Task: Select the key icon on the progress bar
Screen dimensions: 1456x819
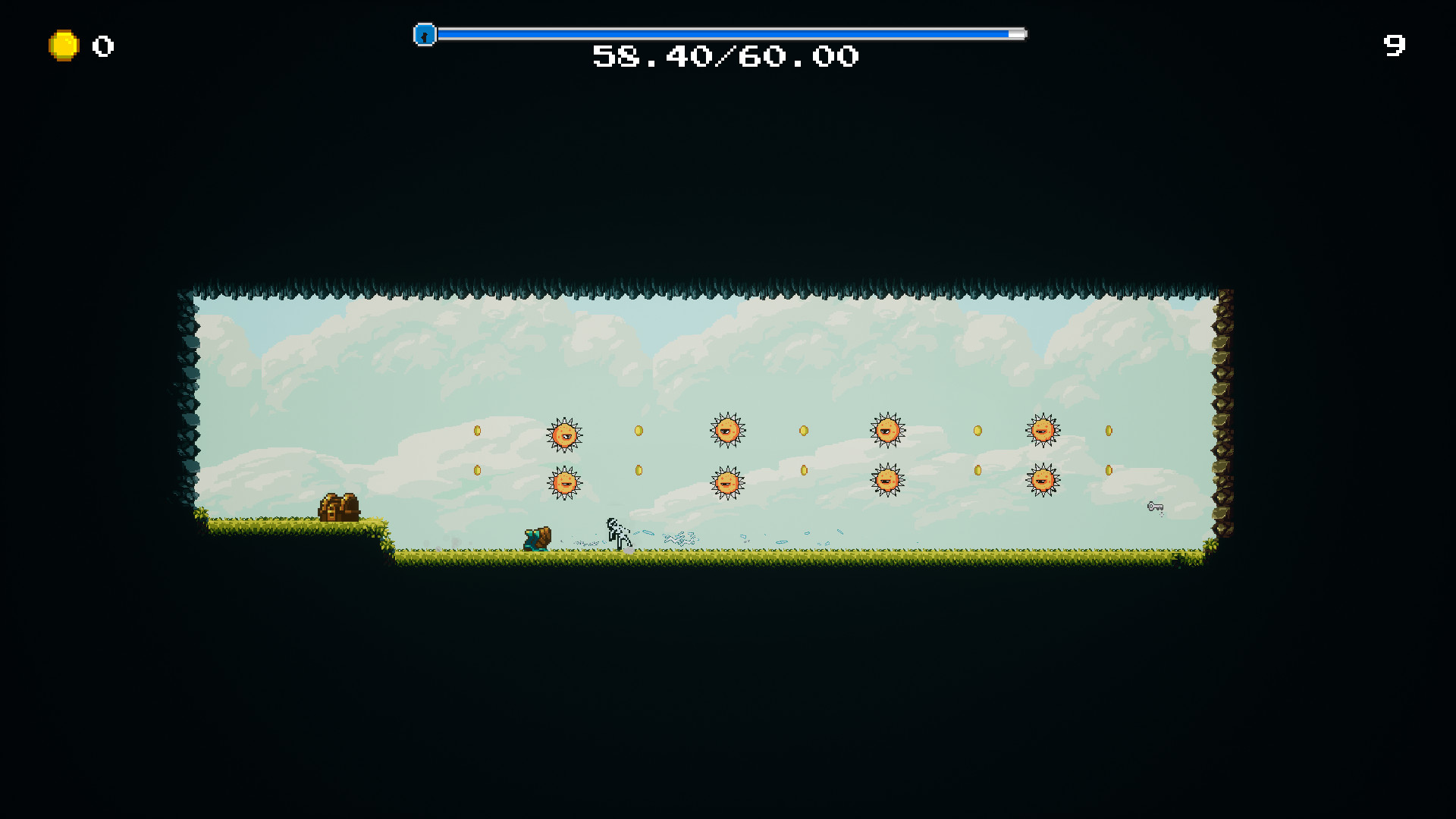Action: pyautogui.click(x=424, y=35)
